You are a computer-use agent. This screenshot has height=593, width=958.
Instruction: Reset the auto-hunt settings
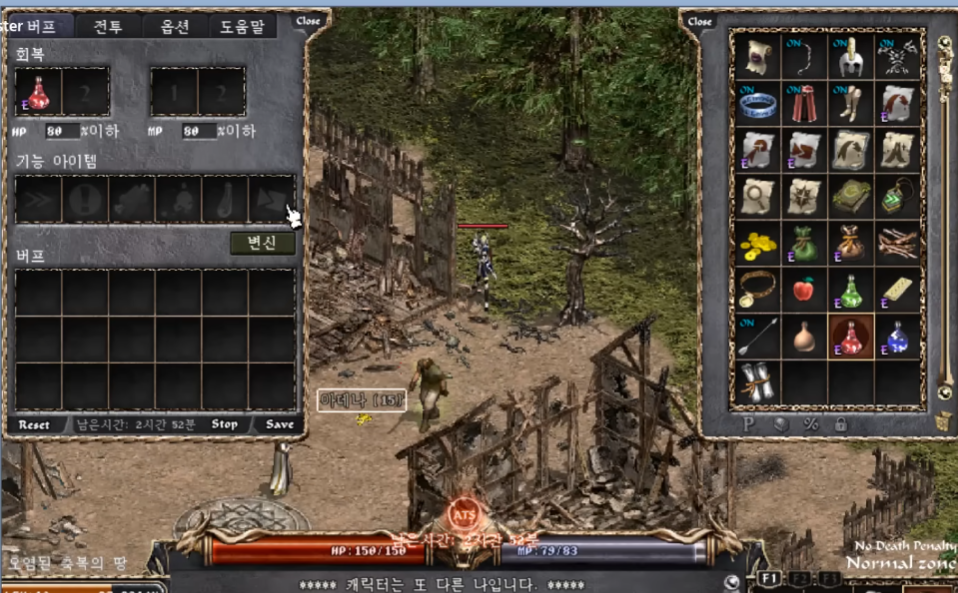34,425
